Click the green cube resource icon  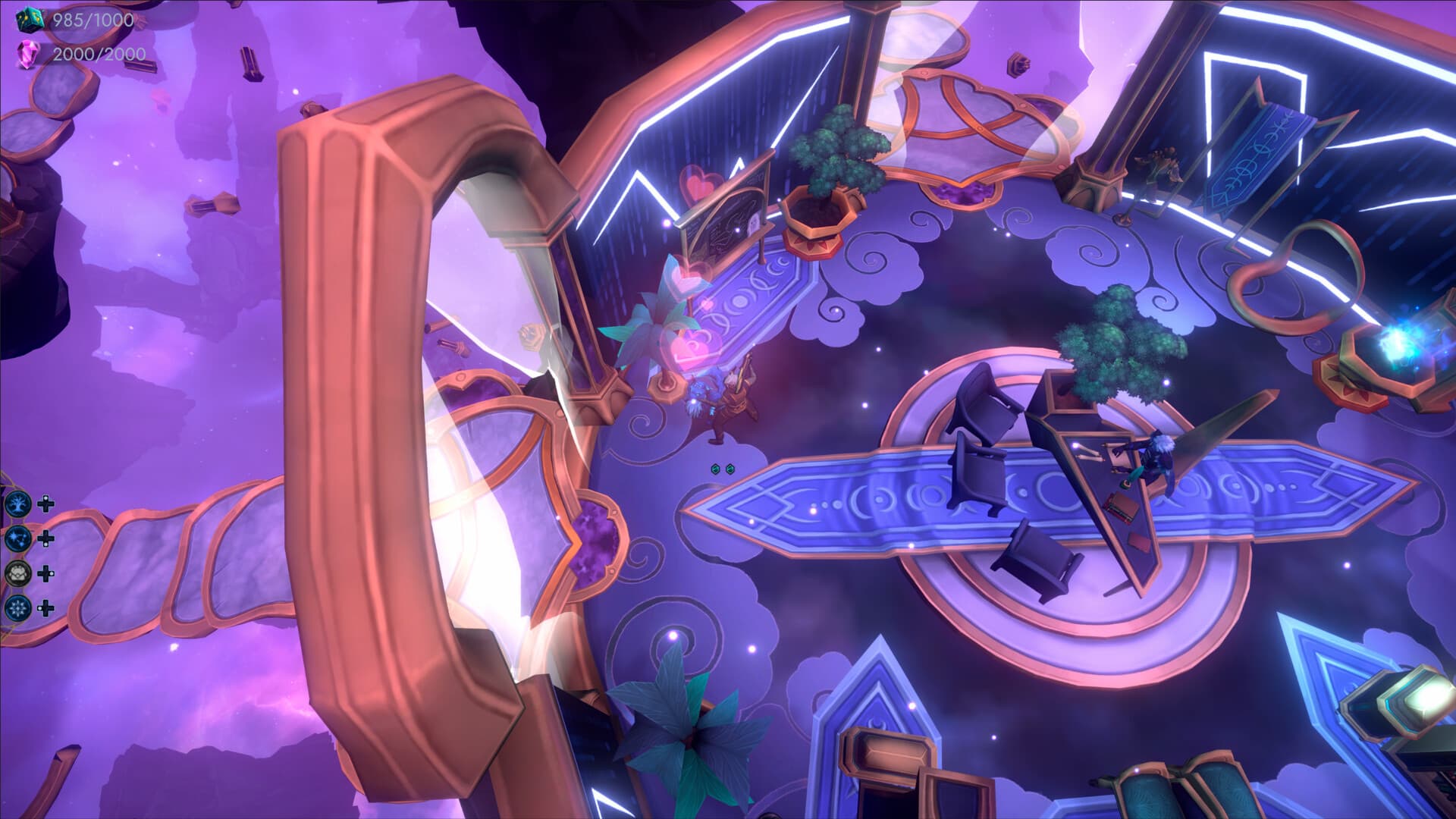[x=30, y=19]
